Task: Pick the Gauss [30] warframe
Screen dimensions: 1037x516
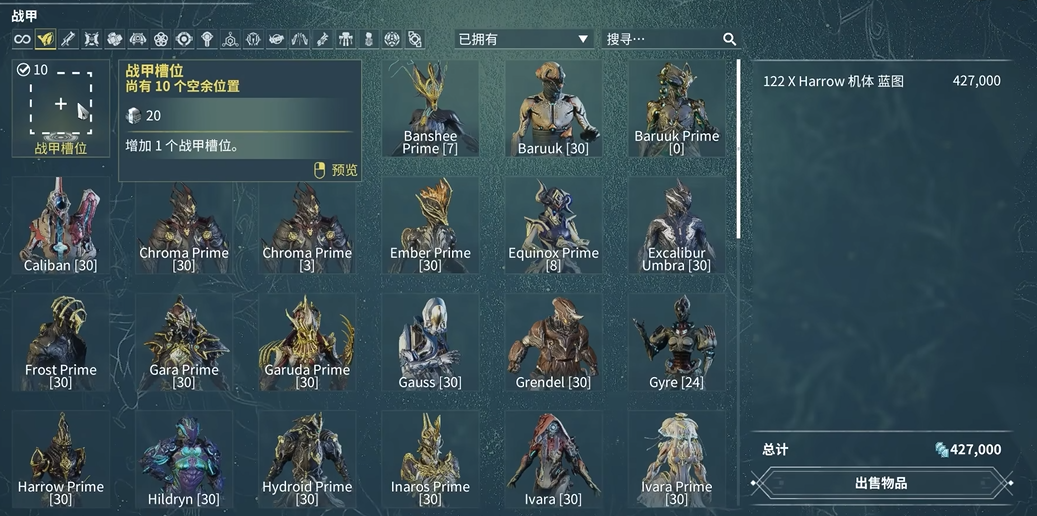Action: [430, 343]
